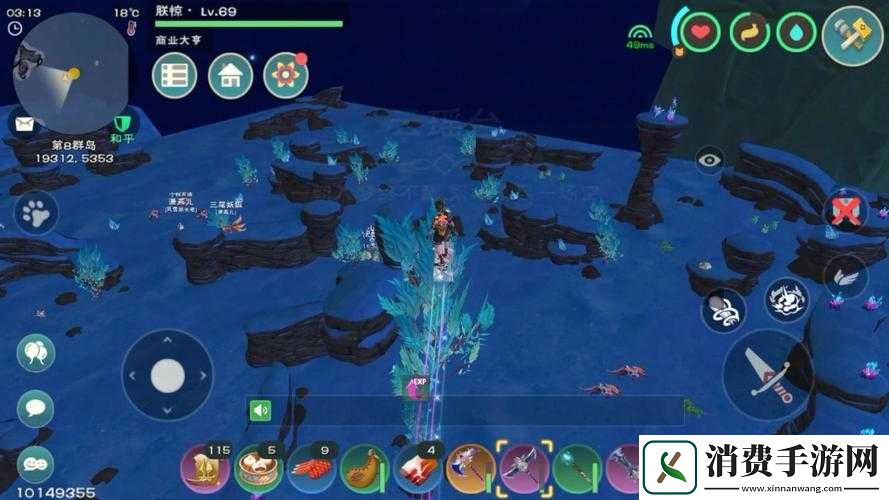This screenshot has height=500, width=889.
Task: Select the raw meat slot
Action: [x=417, y=468]
